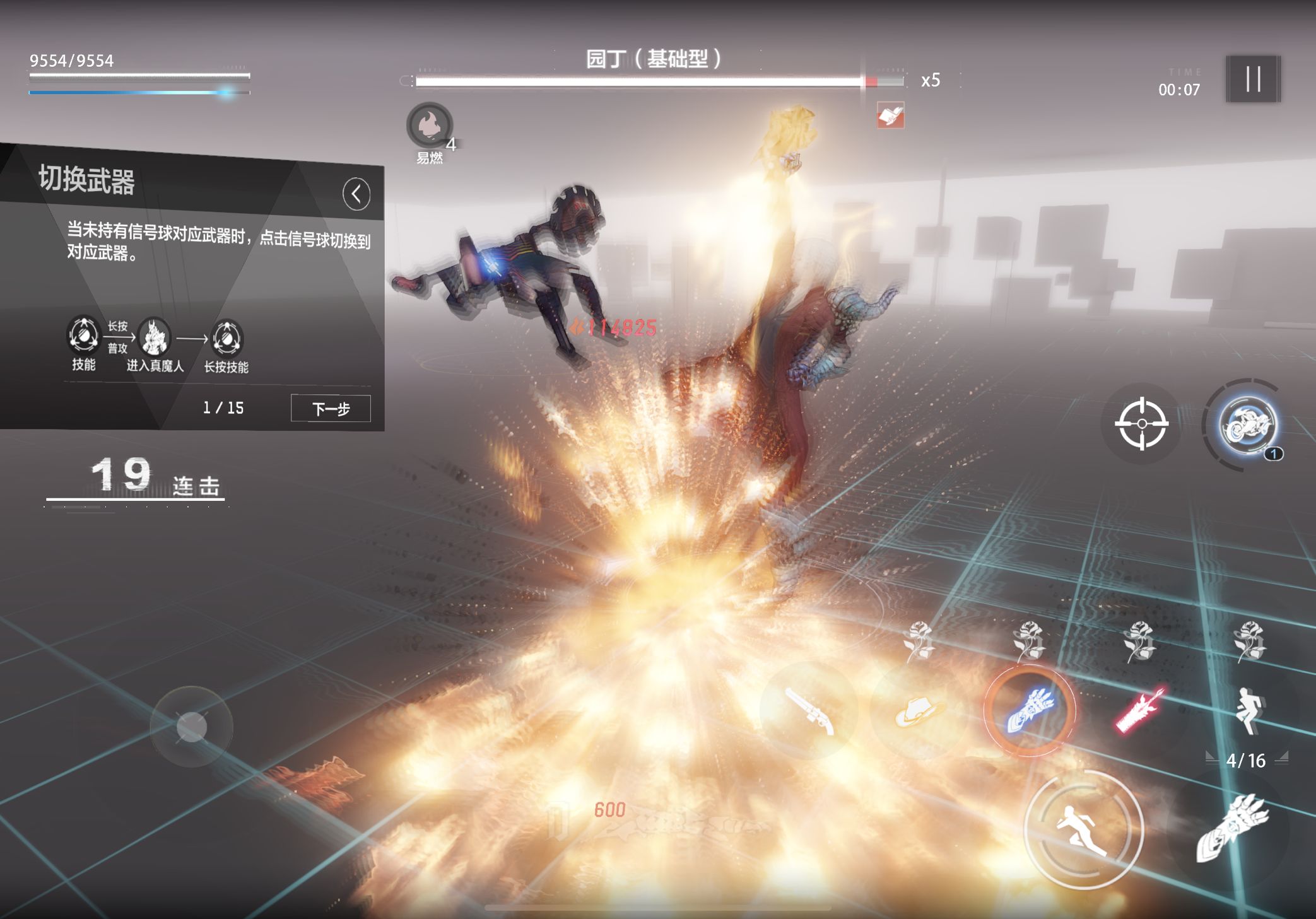The width and height of the screenshot is (1316, 919).
Task: Collapse the 切換武器 tutorial panel arrow
Action: point(356,194)
